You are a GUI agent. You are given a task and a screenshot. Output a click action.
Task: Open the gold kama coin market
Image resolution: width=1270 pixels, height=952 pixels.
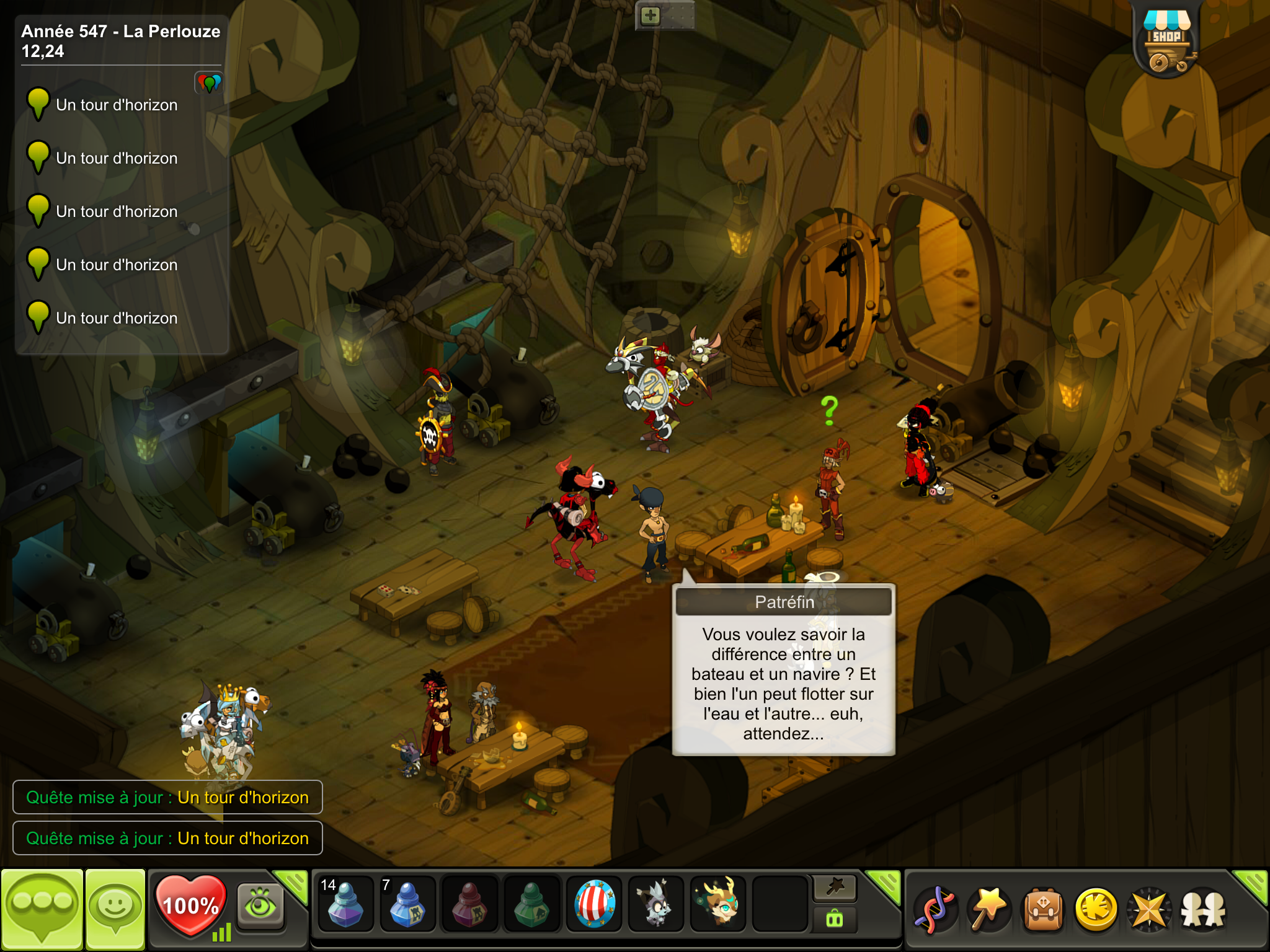[x=1096, y=909]
